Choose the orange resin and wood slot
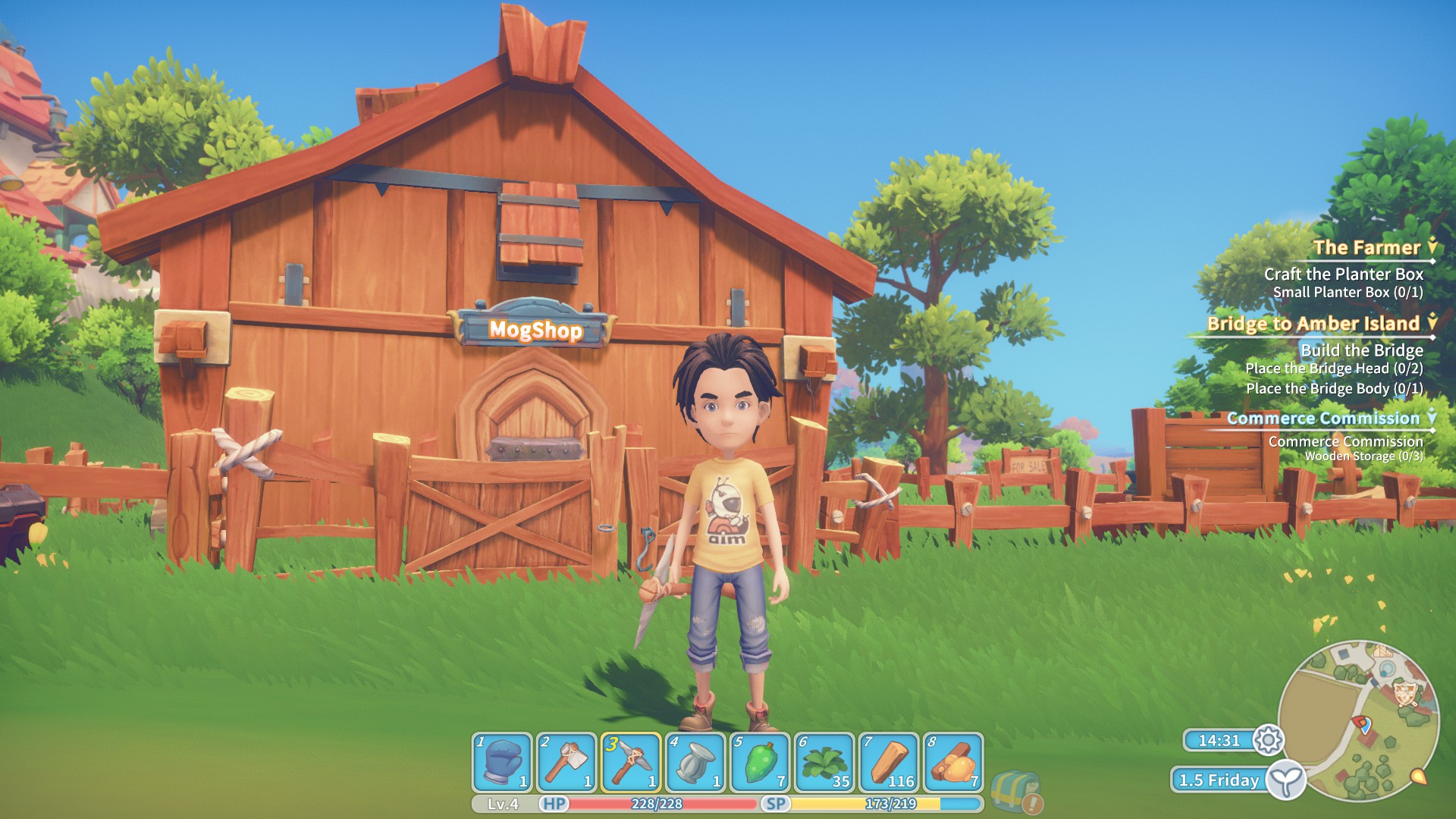This screenshot has height=819, width=1456. (x=953, y=762)
